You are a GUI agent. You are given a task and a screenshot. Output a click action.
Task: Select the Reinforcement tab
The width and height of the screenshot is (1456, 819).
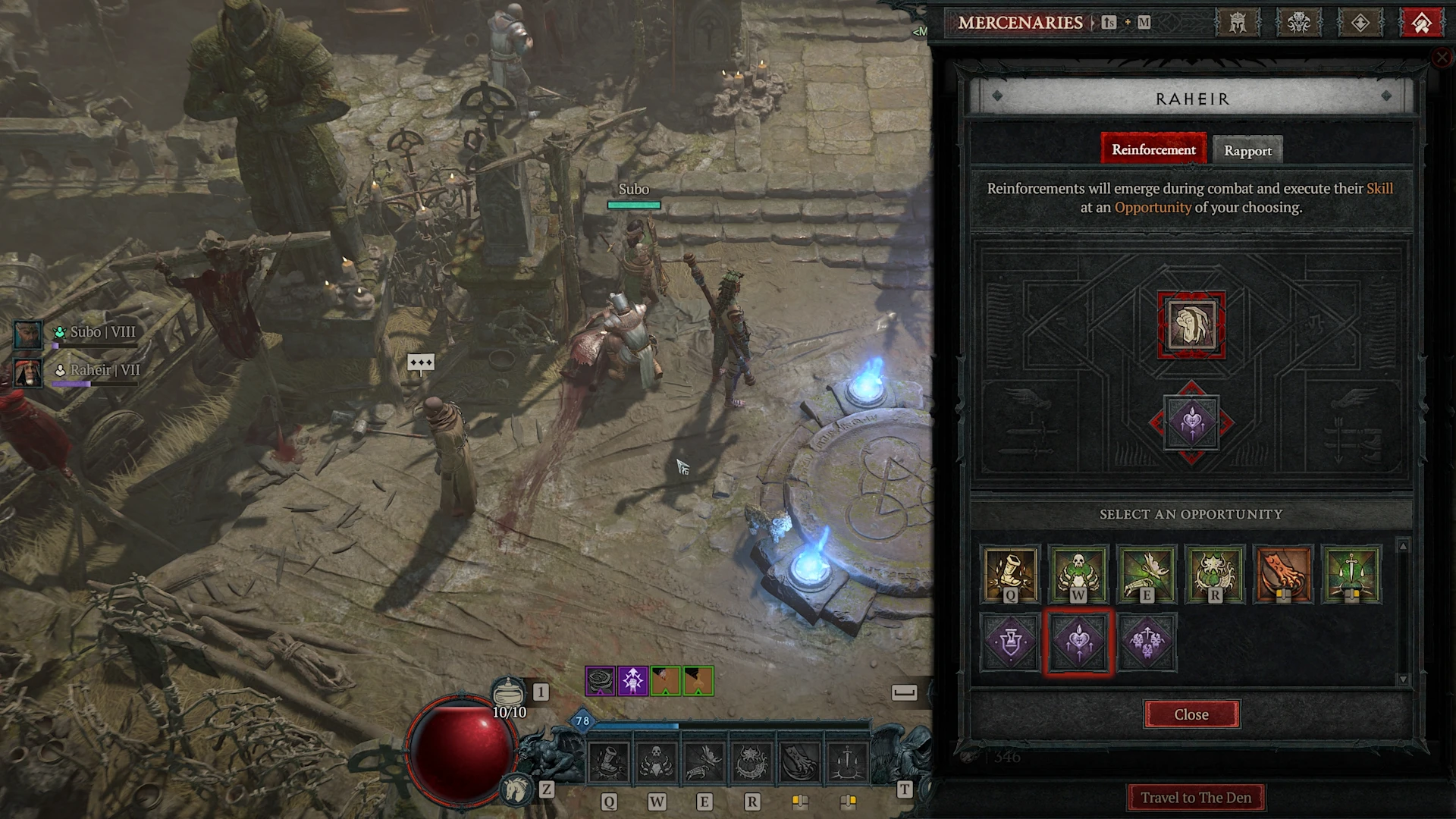coord(1153,149)
